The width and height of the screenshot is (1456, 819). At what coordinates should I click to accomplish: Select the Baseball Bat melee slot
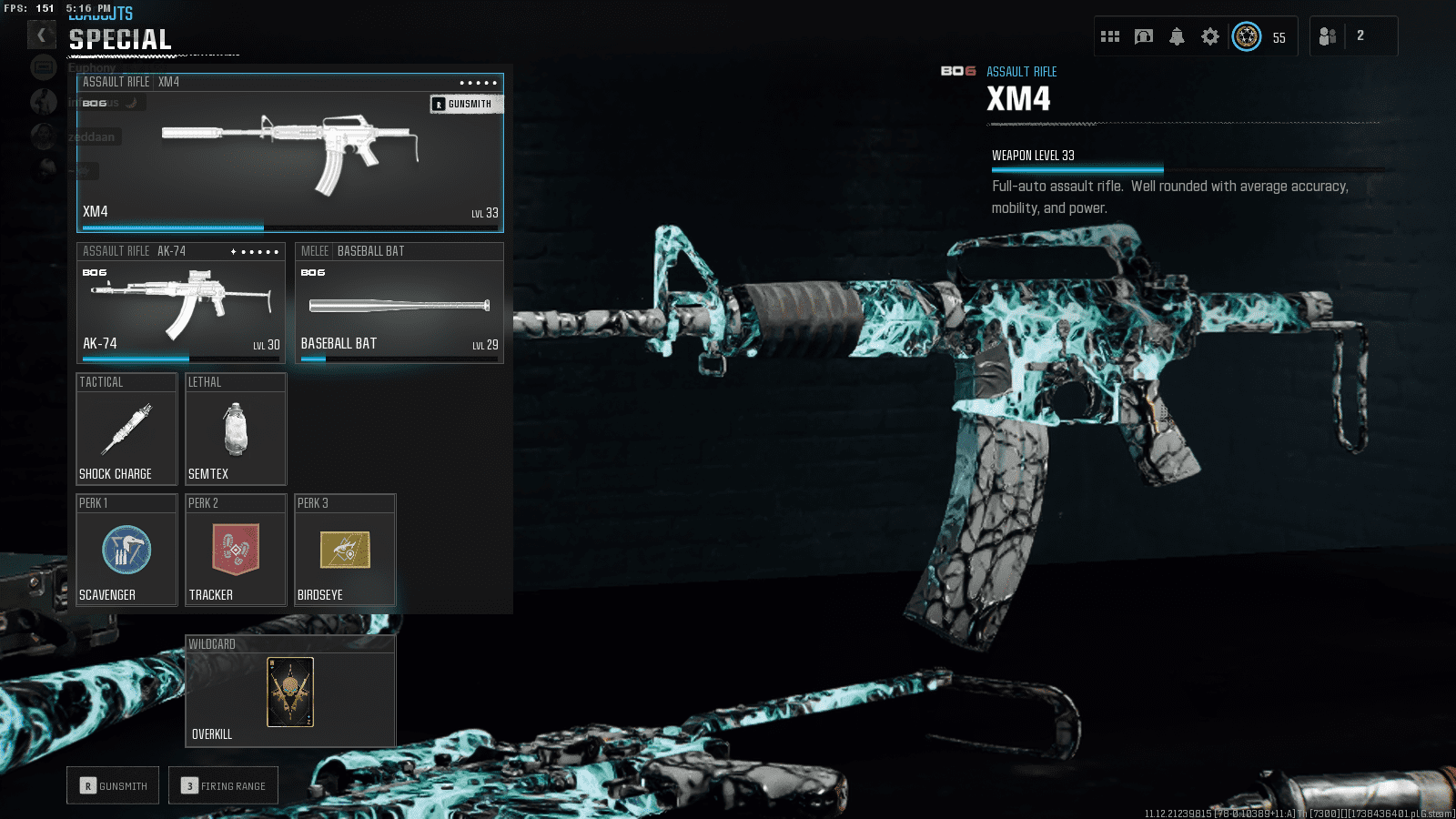coord(399,303)
